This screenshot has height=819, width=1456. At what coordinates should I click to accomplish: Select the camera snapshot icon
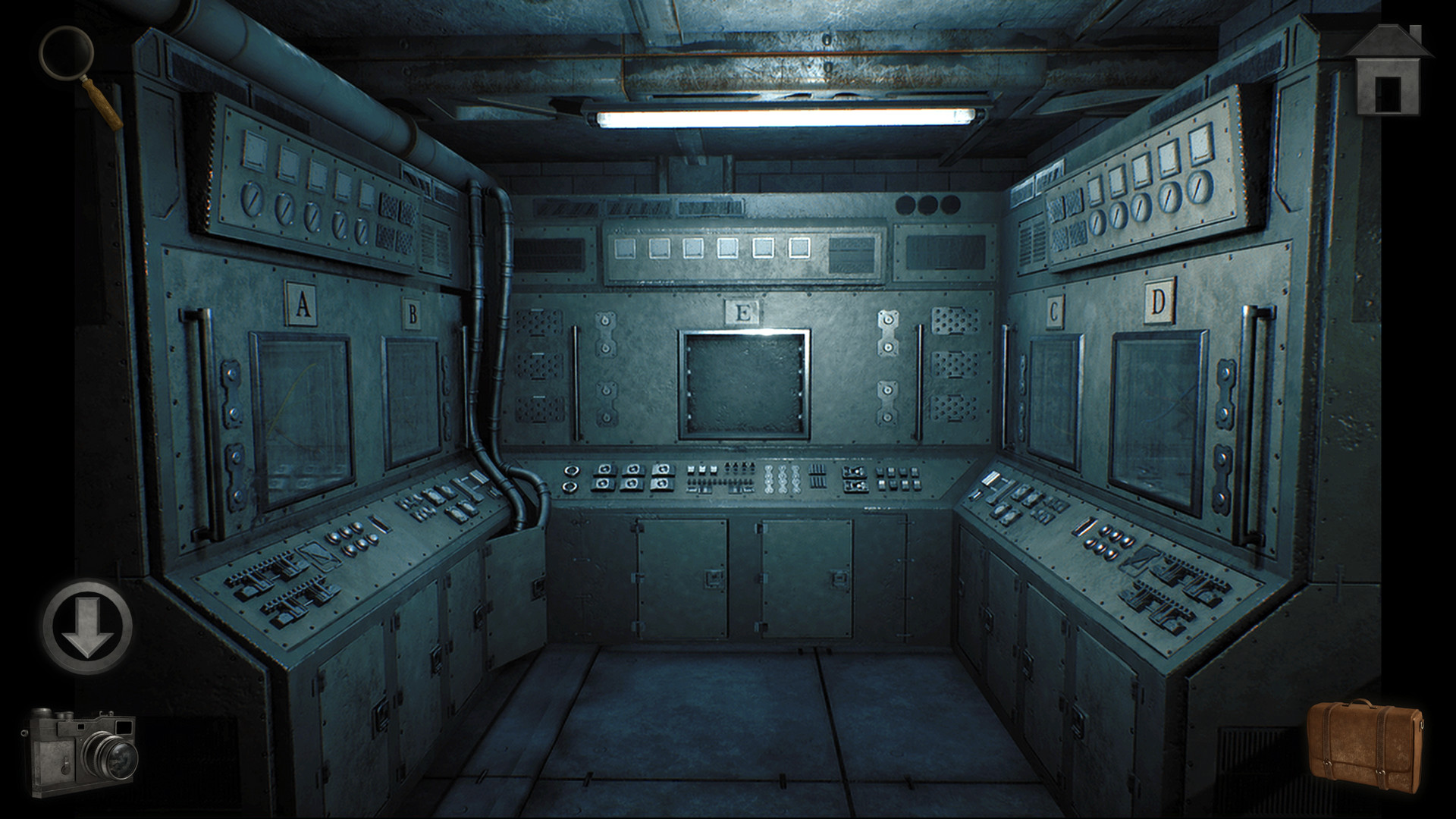[x=83, y=751]
